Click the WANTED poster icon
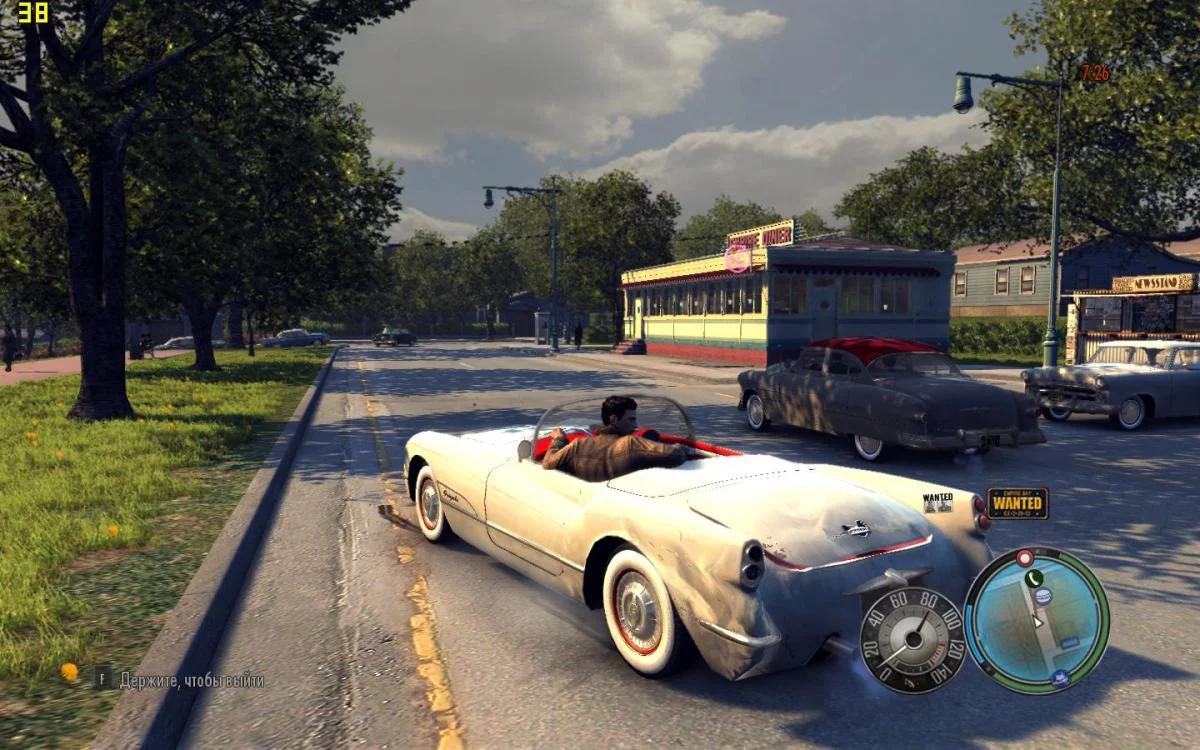This screenshot has height=750, width=1200. click(938, 502)
